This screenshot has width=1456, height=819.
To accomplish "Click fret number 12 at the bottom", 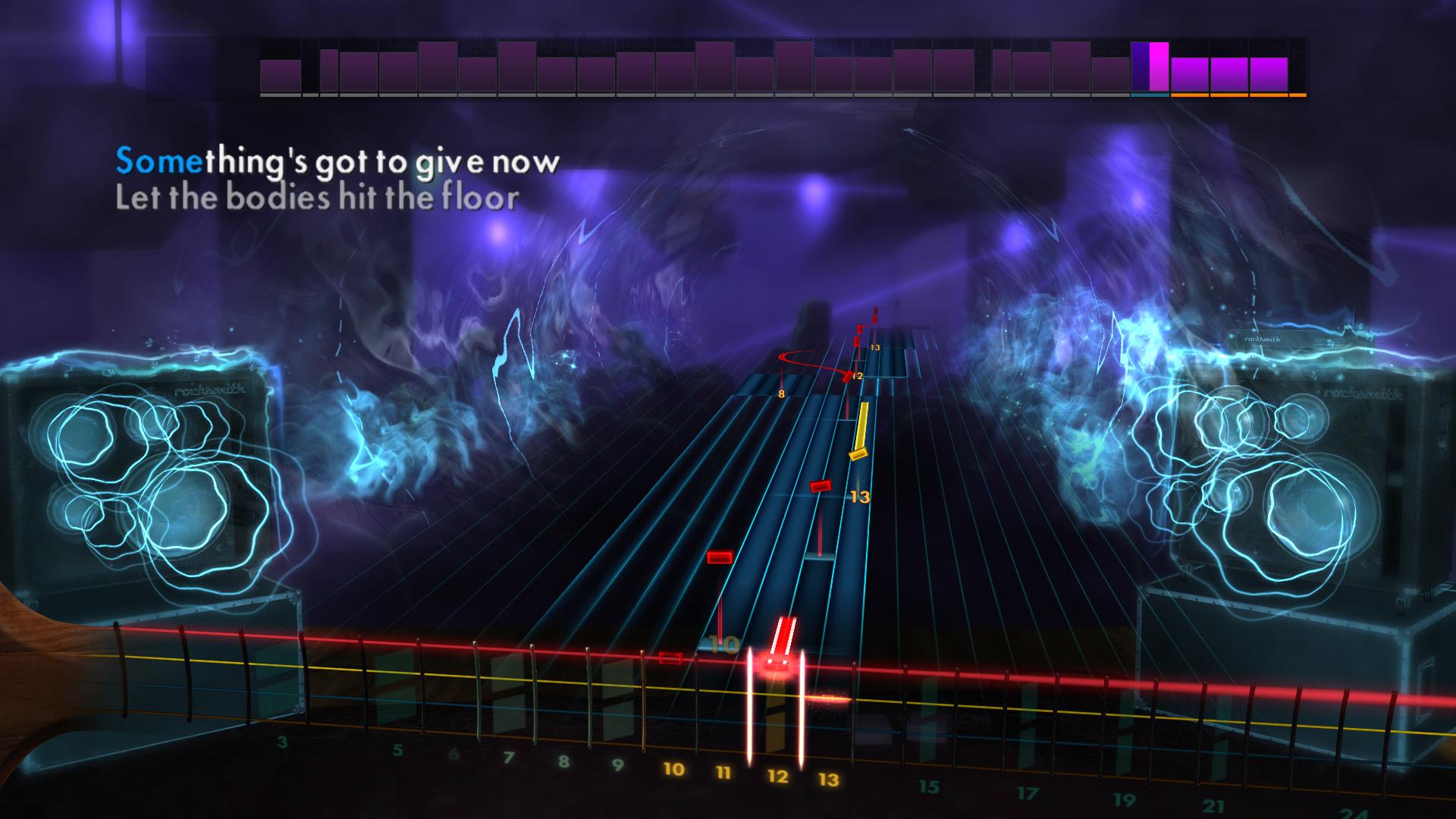I will coord(777,775).
